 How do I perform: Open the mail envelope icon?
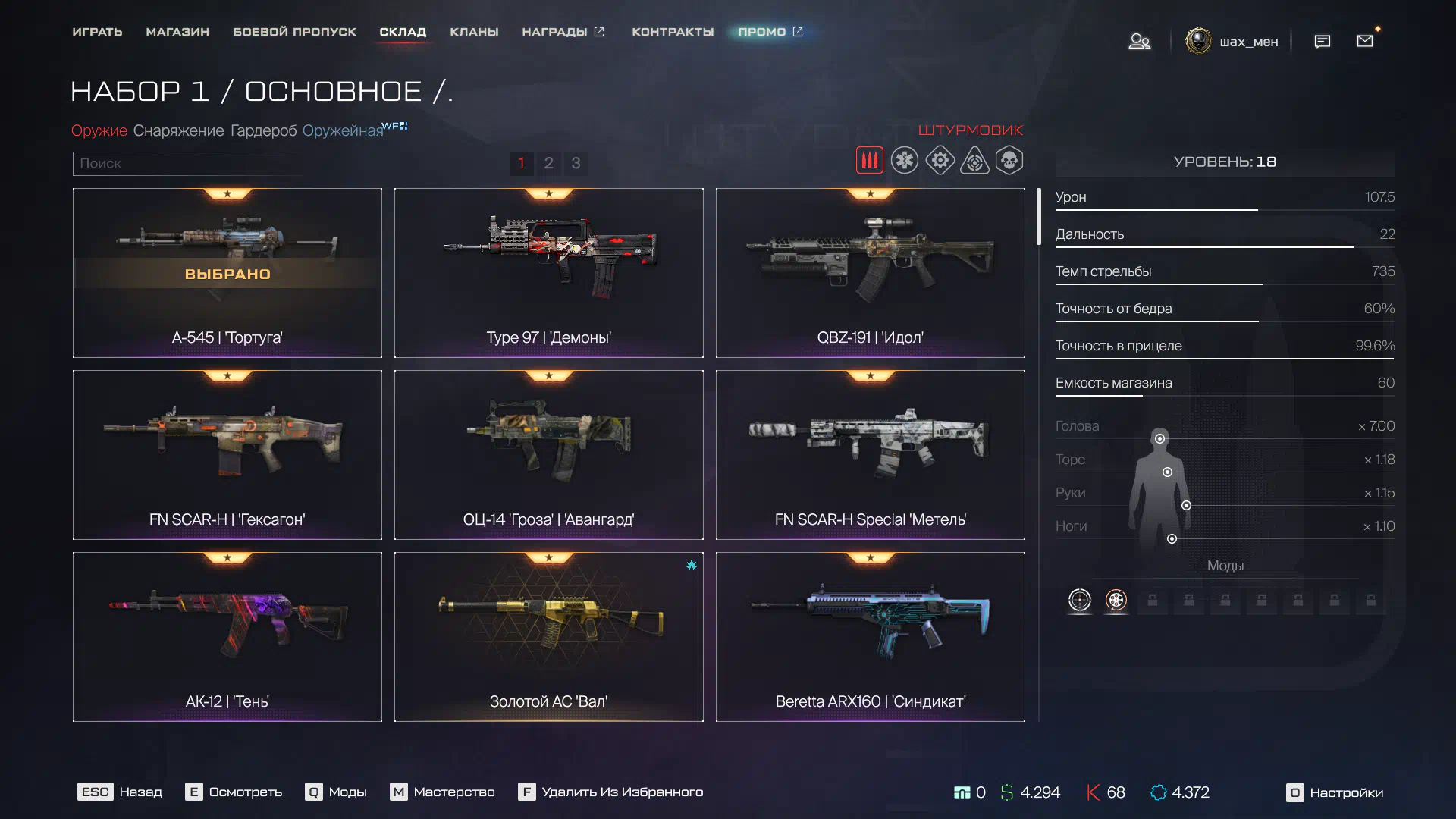coord(1365,41)
